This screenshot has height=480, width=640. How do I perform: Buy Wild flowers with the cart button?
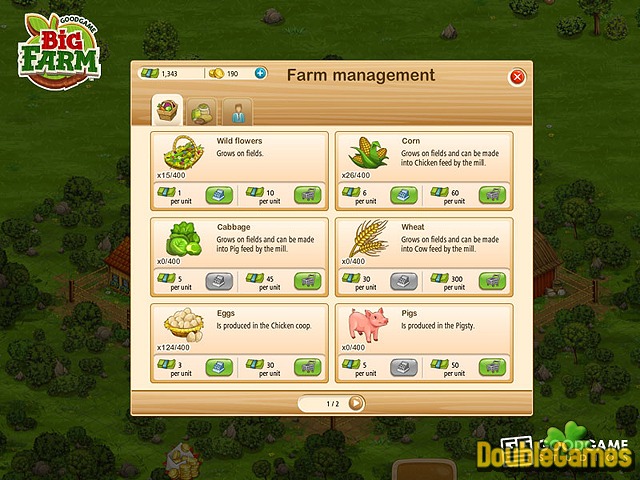pyautogui.click(x=308, y=194)
